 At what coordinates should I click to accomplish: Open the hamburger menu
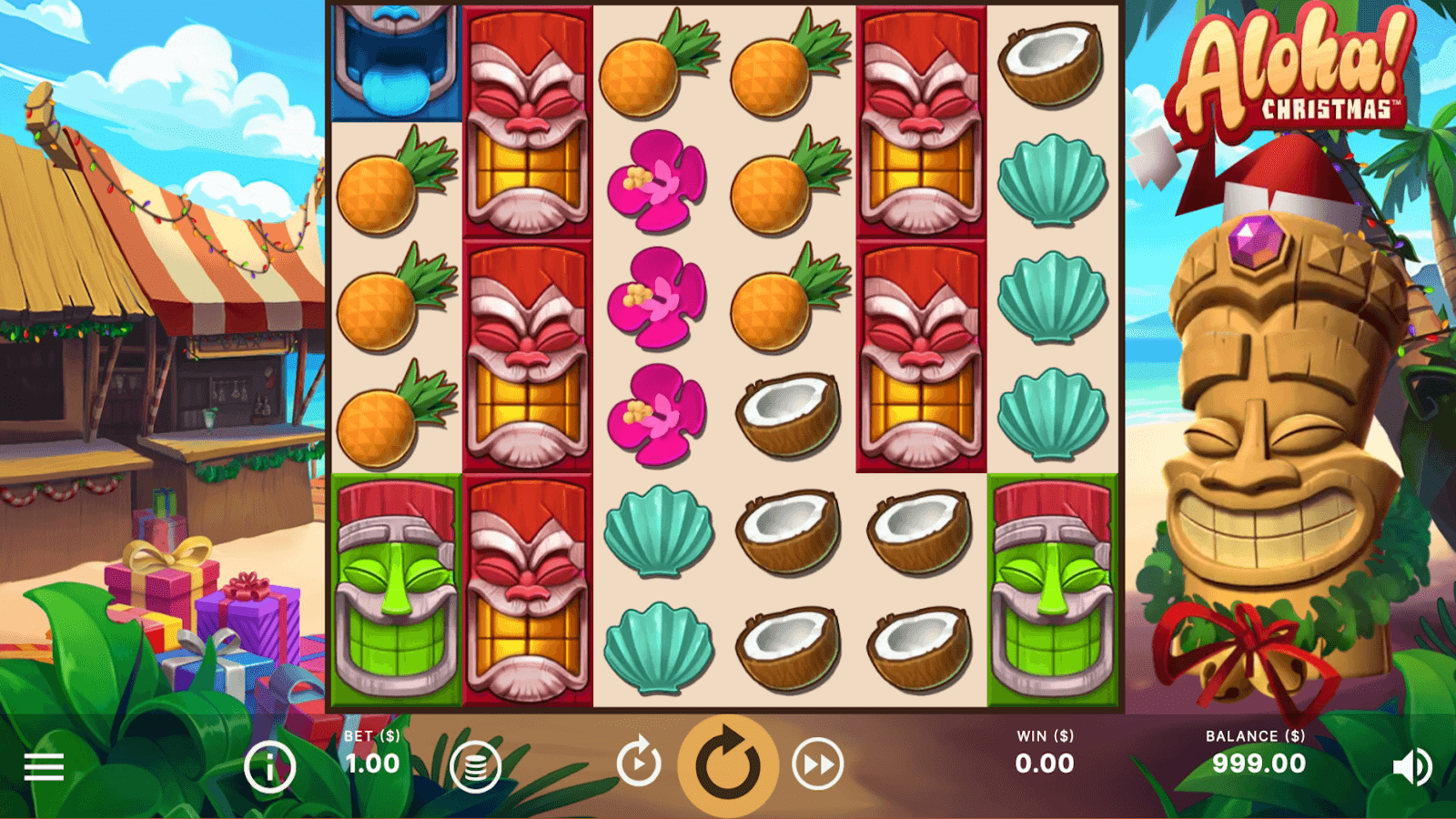tap(44, 766)
